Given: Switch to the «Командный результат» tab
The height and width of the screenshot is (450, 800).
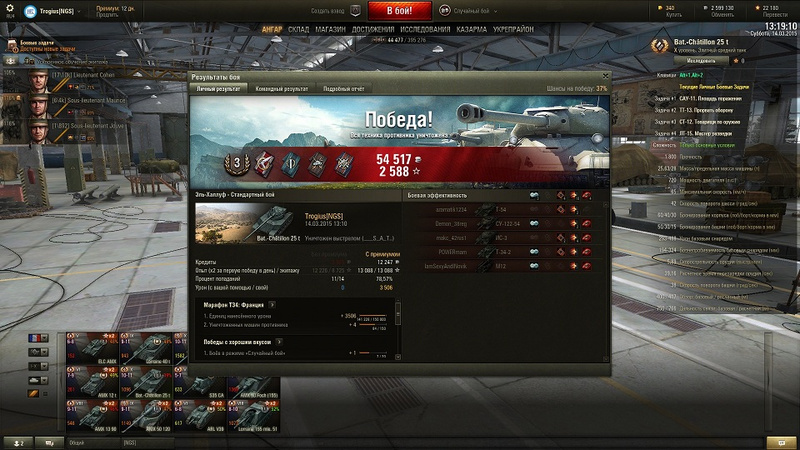Looking at the screenshot, I should (283, 89).
